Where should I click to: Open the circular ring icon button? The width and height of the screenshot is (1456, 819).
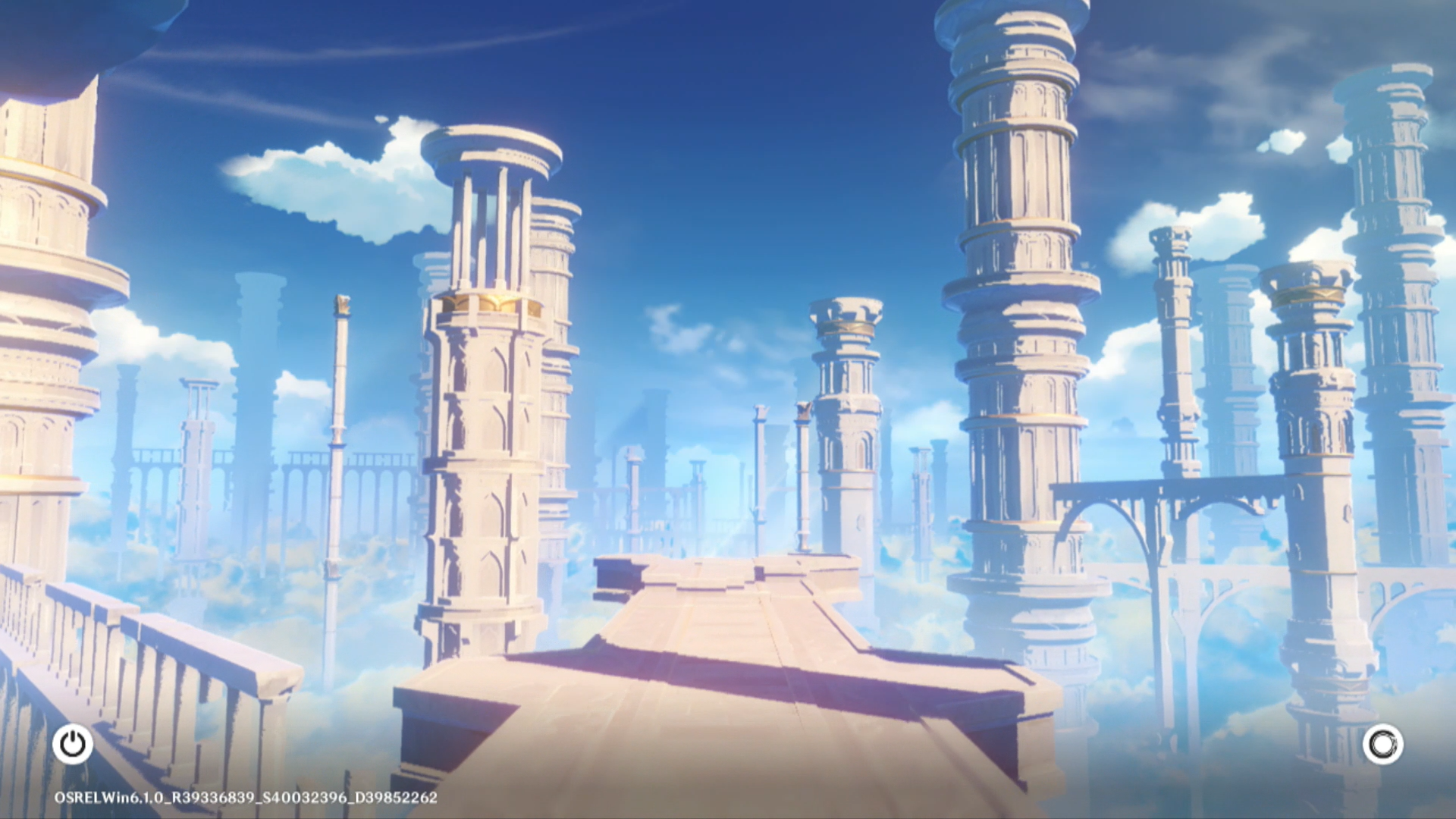(x=1382, y=744)
